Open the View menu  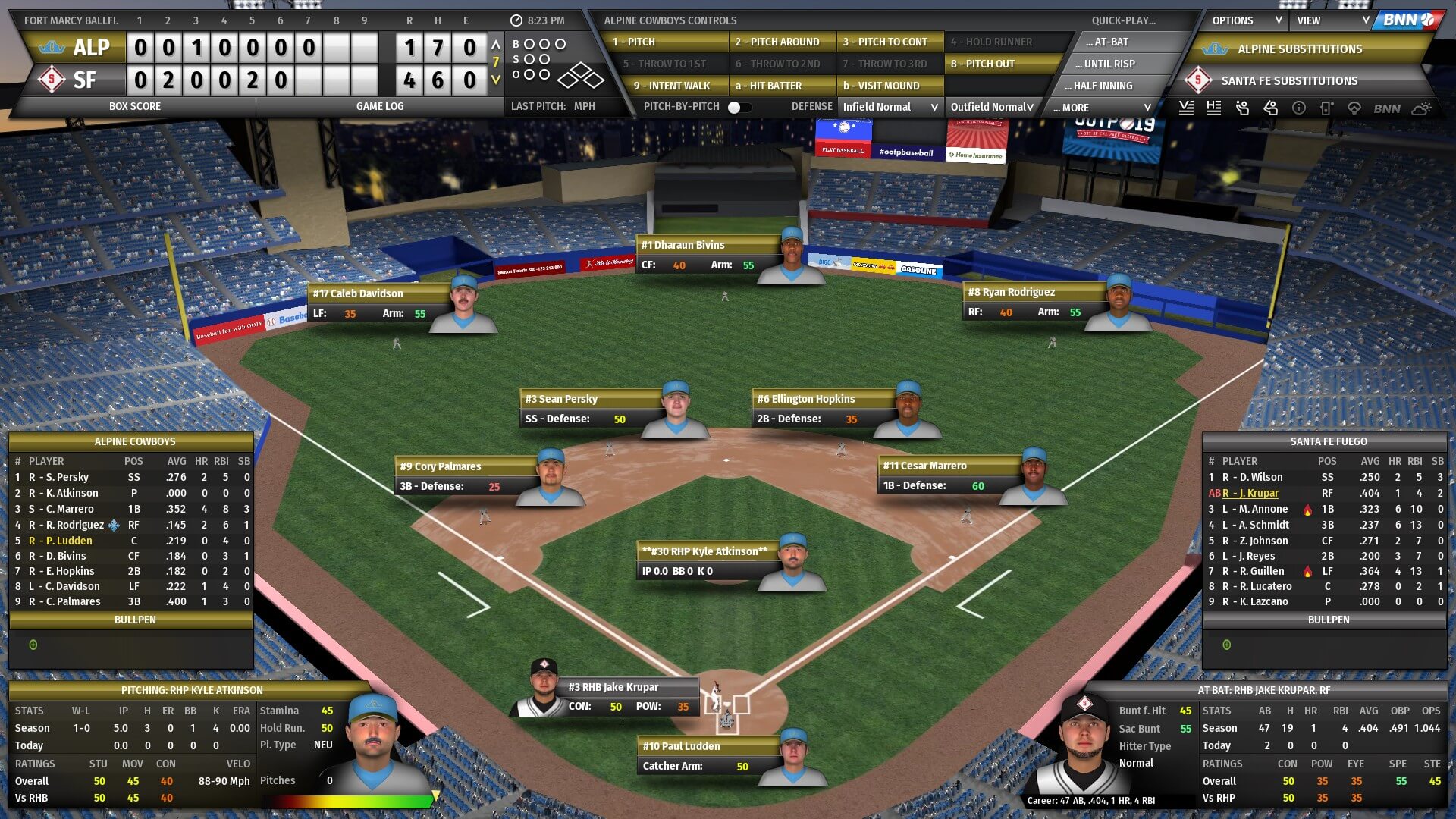pos(1332,21)
